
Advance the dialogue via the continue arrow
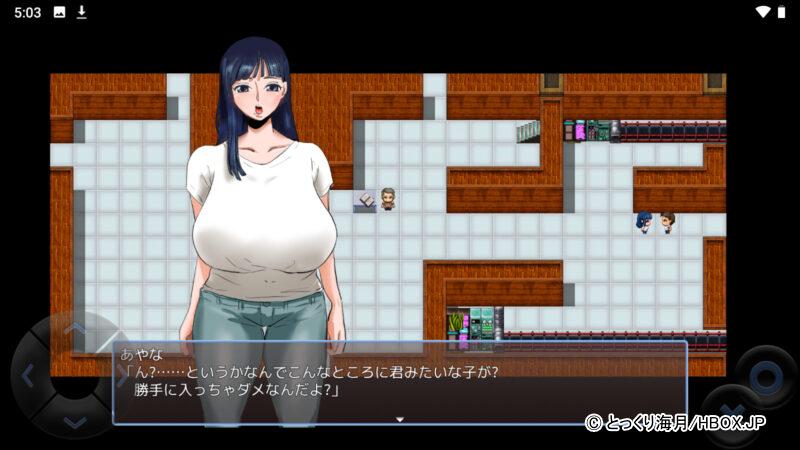pos(400,419)
